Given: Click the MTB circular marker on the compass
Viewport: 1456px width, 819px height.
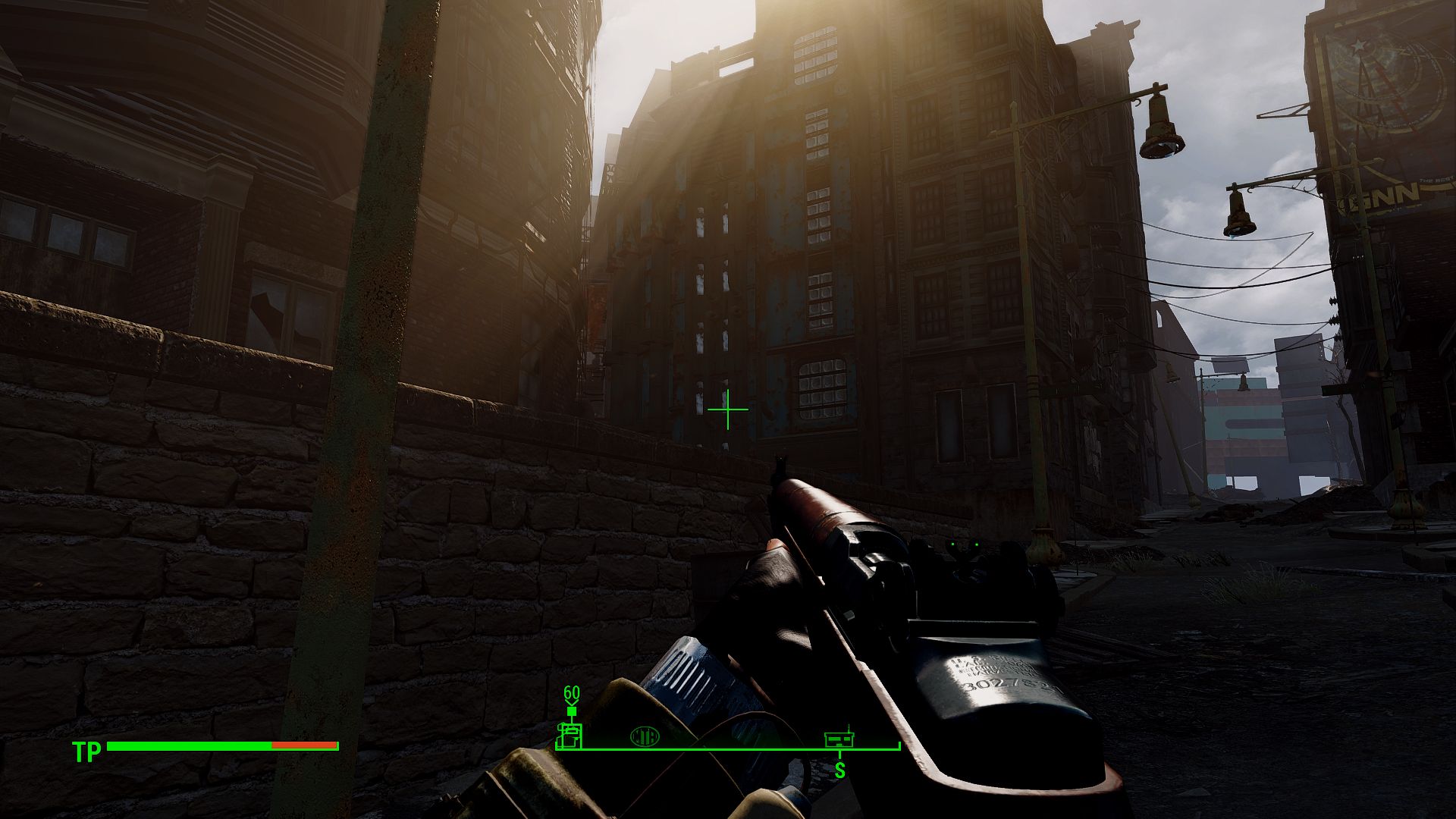Looking at the screenshot, I should pos(645,736).
